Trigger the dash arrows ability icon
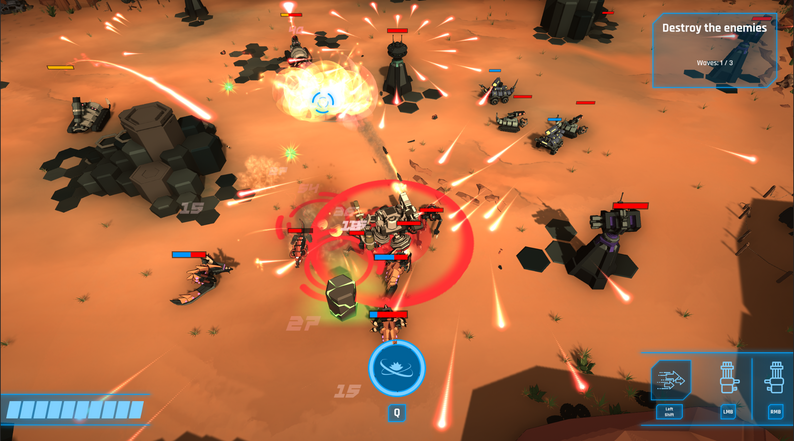Image resolution: width=794 pixels, height=441 pixels. pos(670,381)
